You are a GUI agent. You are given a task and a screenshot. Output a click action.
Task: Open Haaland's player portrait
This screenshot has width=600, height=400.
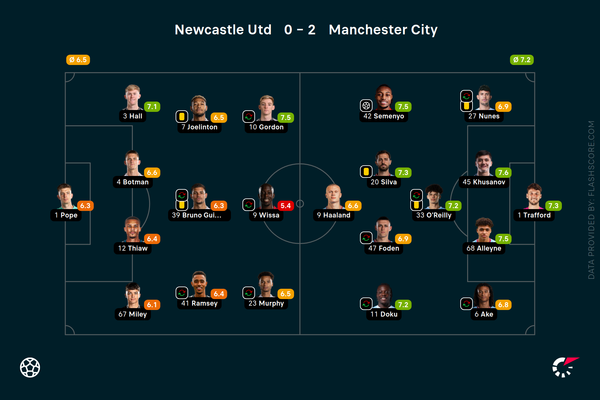coord(332,196)
